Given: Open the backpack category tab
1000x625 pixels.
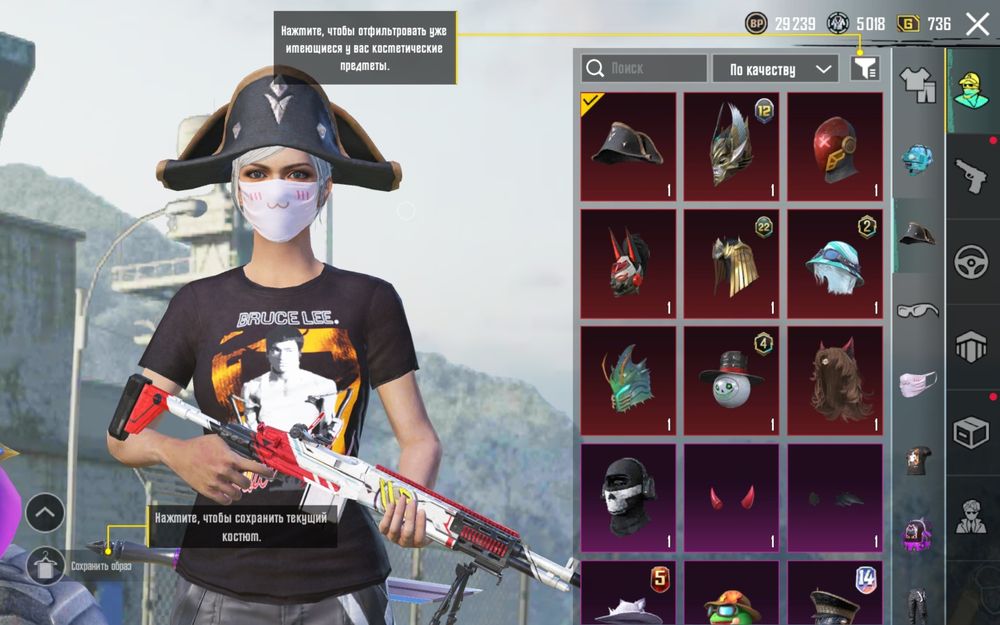Looking at the screenshot, I should (917, 535).
